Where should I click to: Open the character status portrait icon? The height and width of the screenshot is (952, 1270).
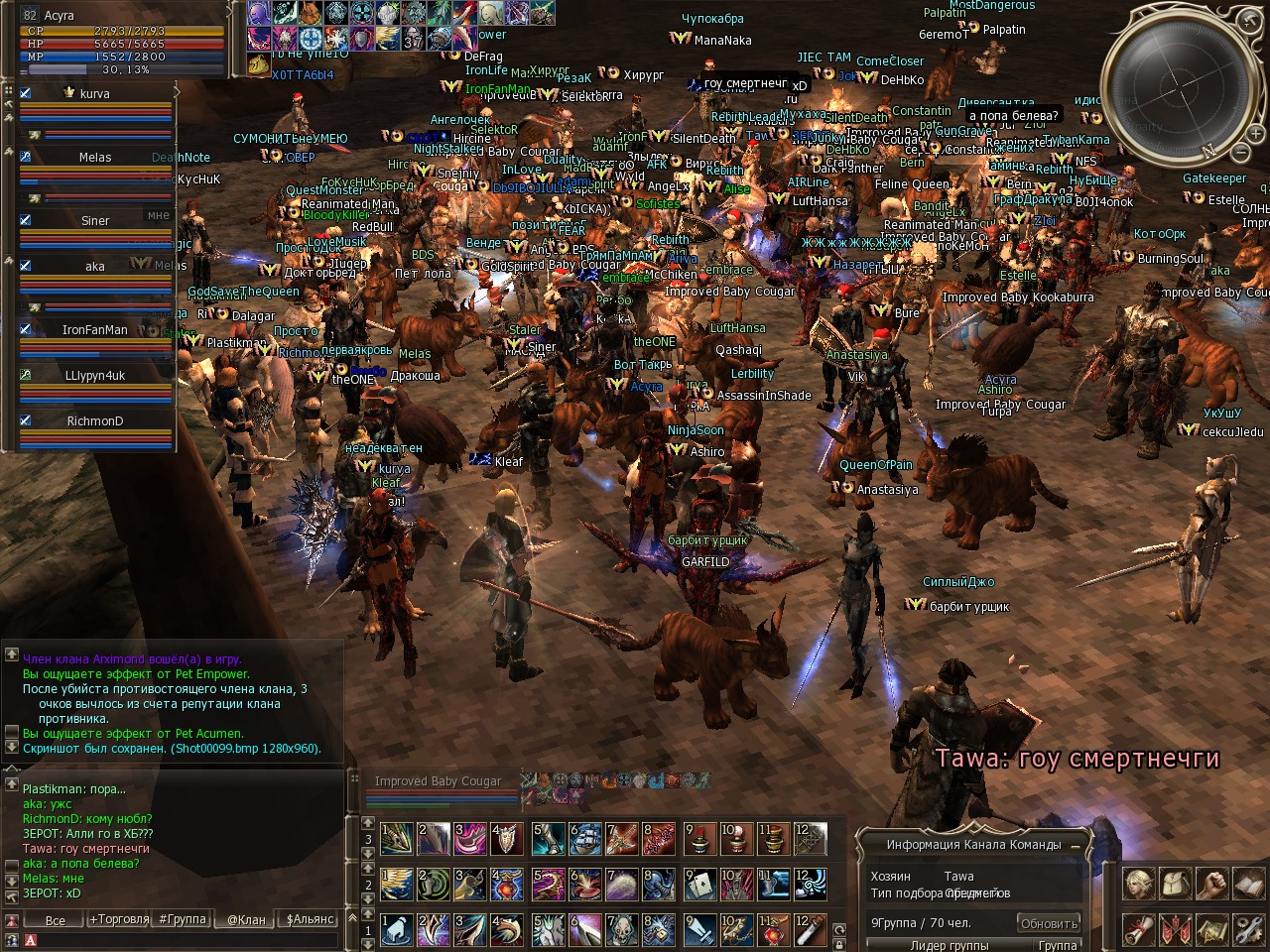pos(1138,883)
